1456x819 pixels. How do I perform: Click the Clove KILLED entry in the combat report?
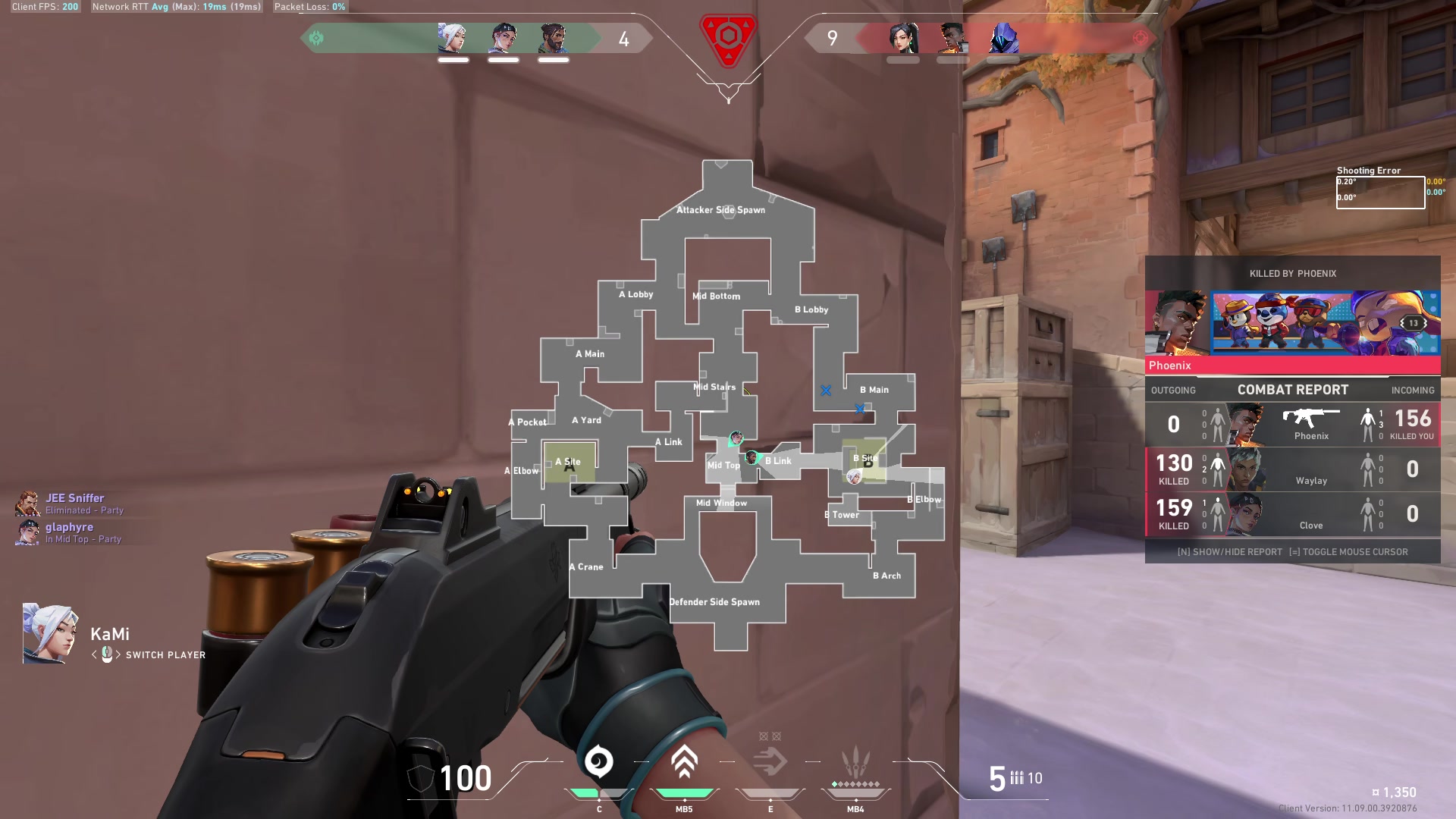(x=1173, y=515)
